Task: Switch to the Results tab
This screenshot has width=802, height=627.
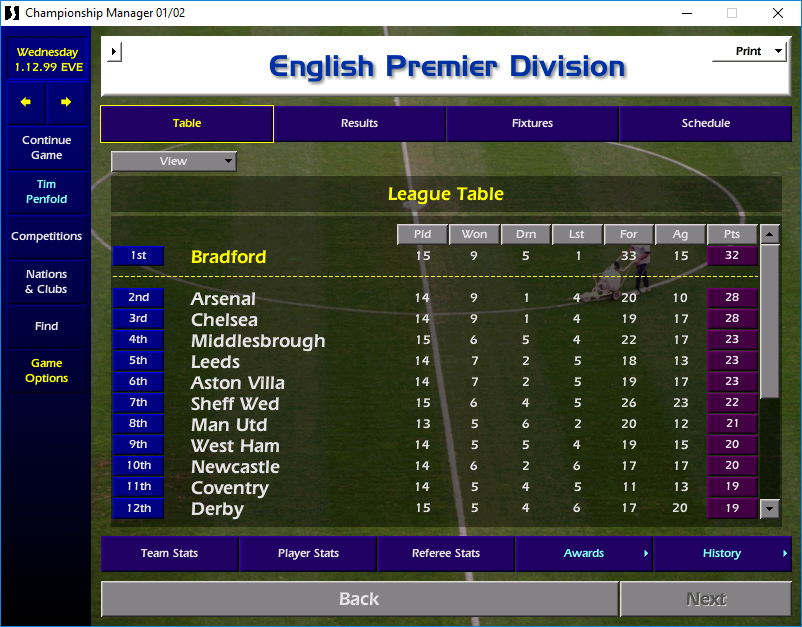Action: pos(359,124)
